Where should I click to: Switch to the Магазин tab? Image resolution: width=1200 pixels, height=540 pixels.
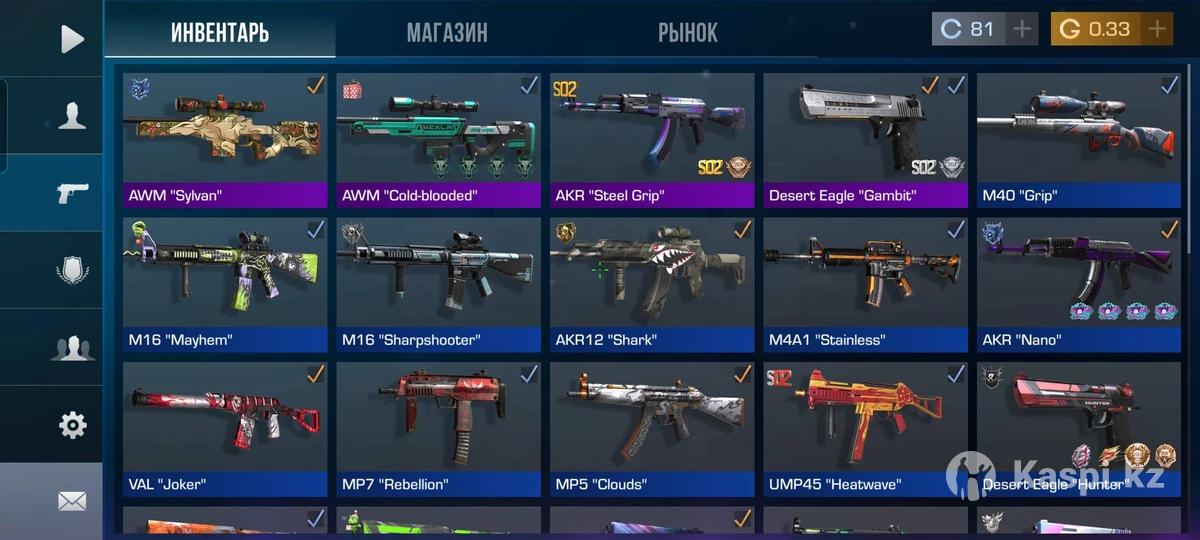click(447, 32)
